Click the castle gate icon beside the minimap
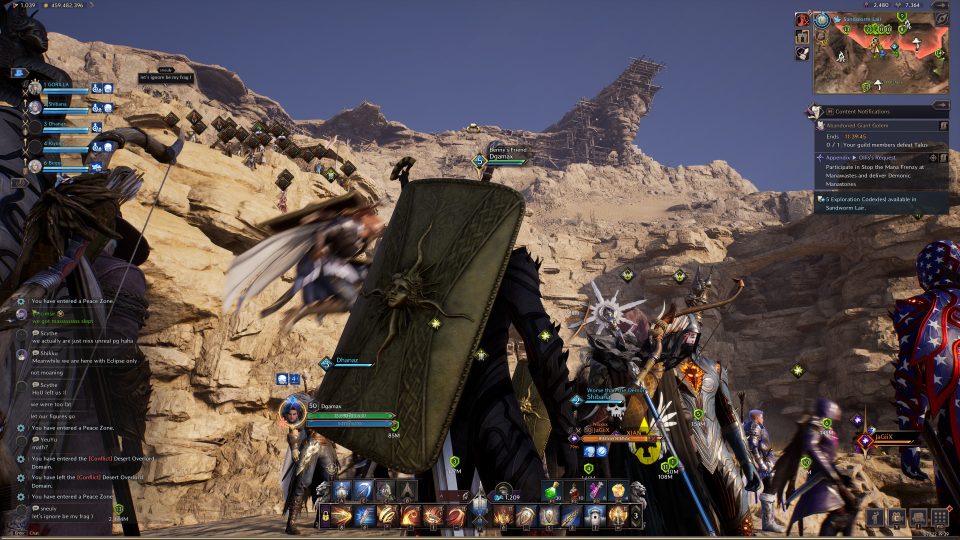The image size is (960, 540). (802, 36)
